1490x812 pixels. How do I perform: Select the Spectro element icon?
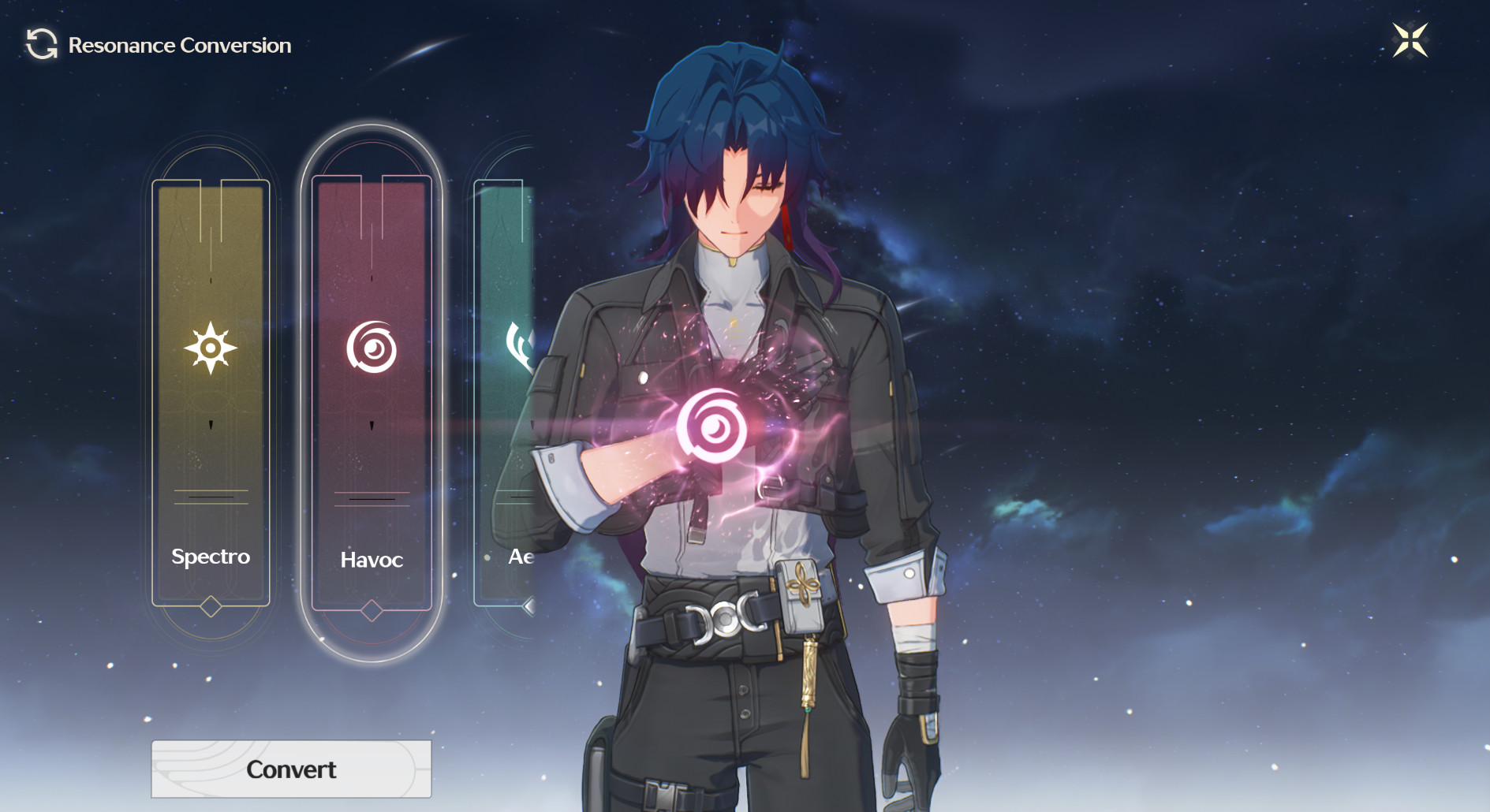point(211,347)
